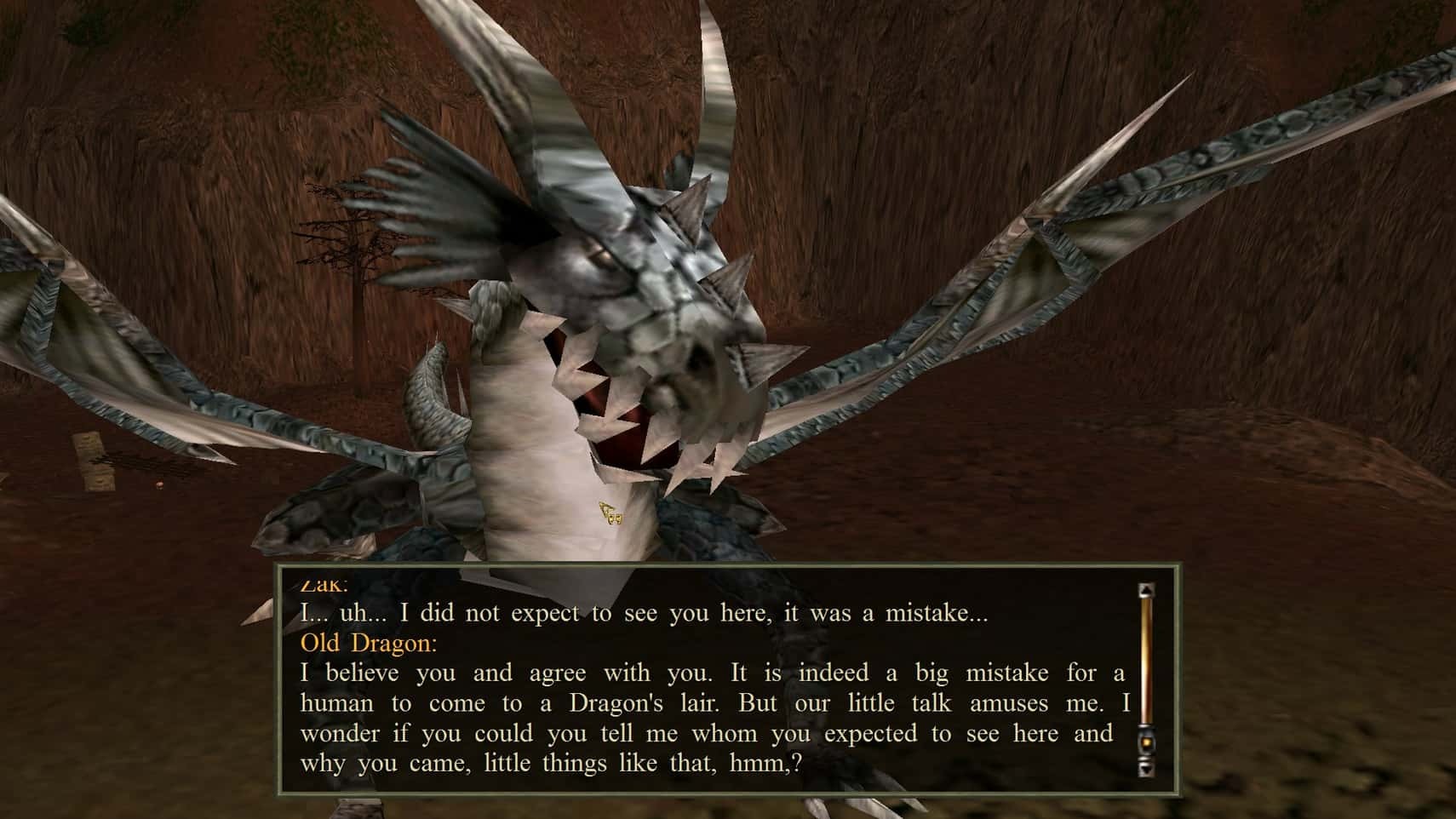
Task: Click the dialogue scrollbar's glowing thumb handle
Action: (1146, 743)
